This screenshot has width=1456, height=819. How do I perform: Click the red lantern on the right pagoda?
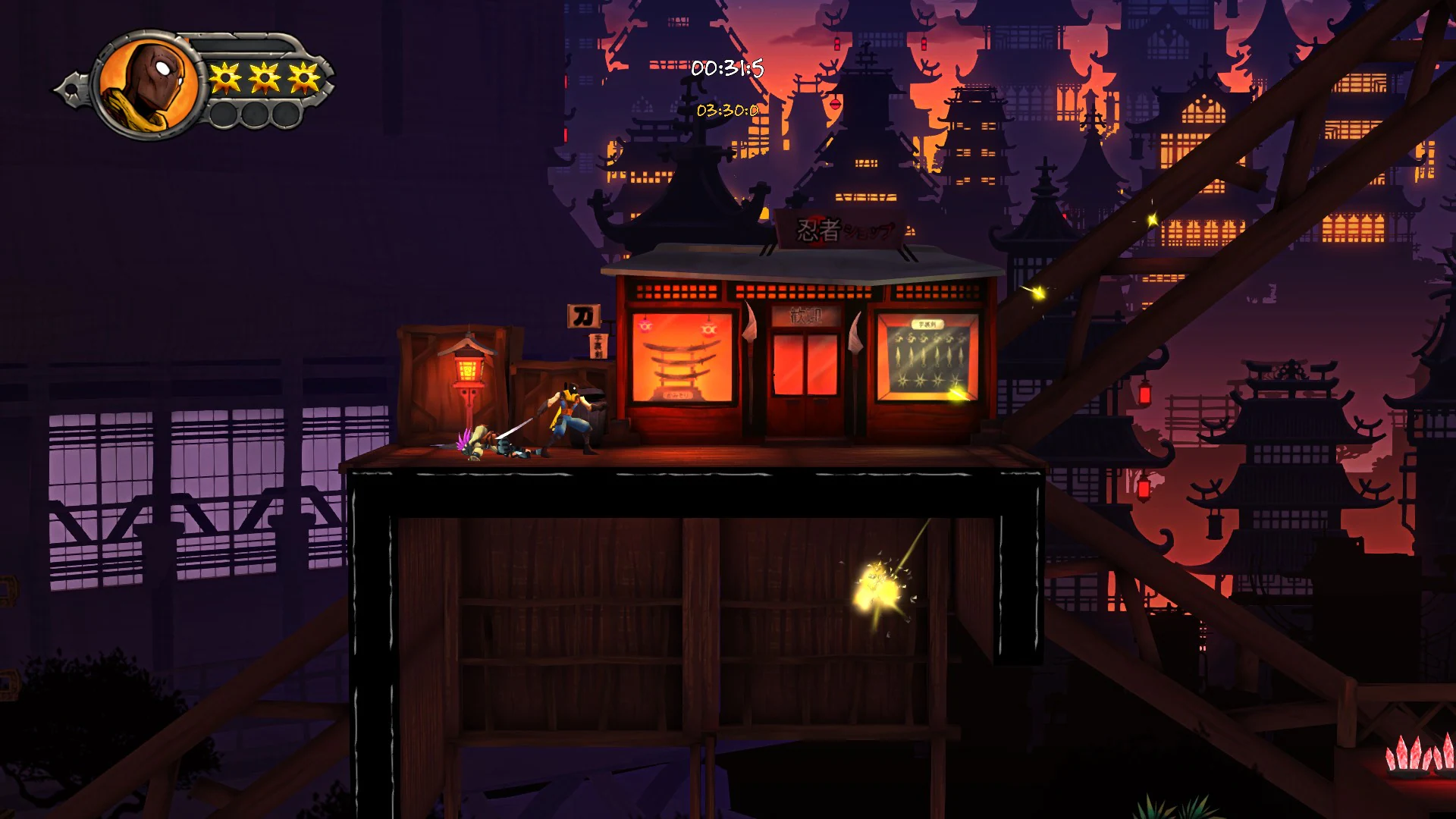coord(1143,395)
